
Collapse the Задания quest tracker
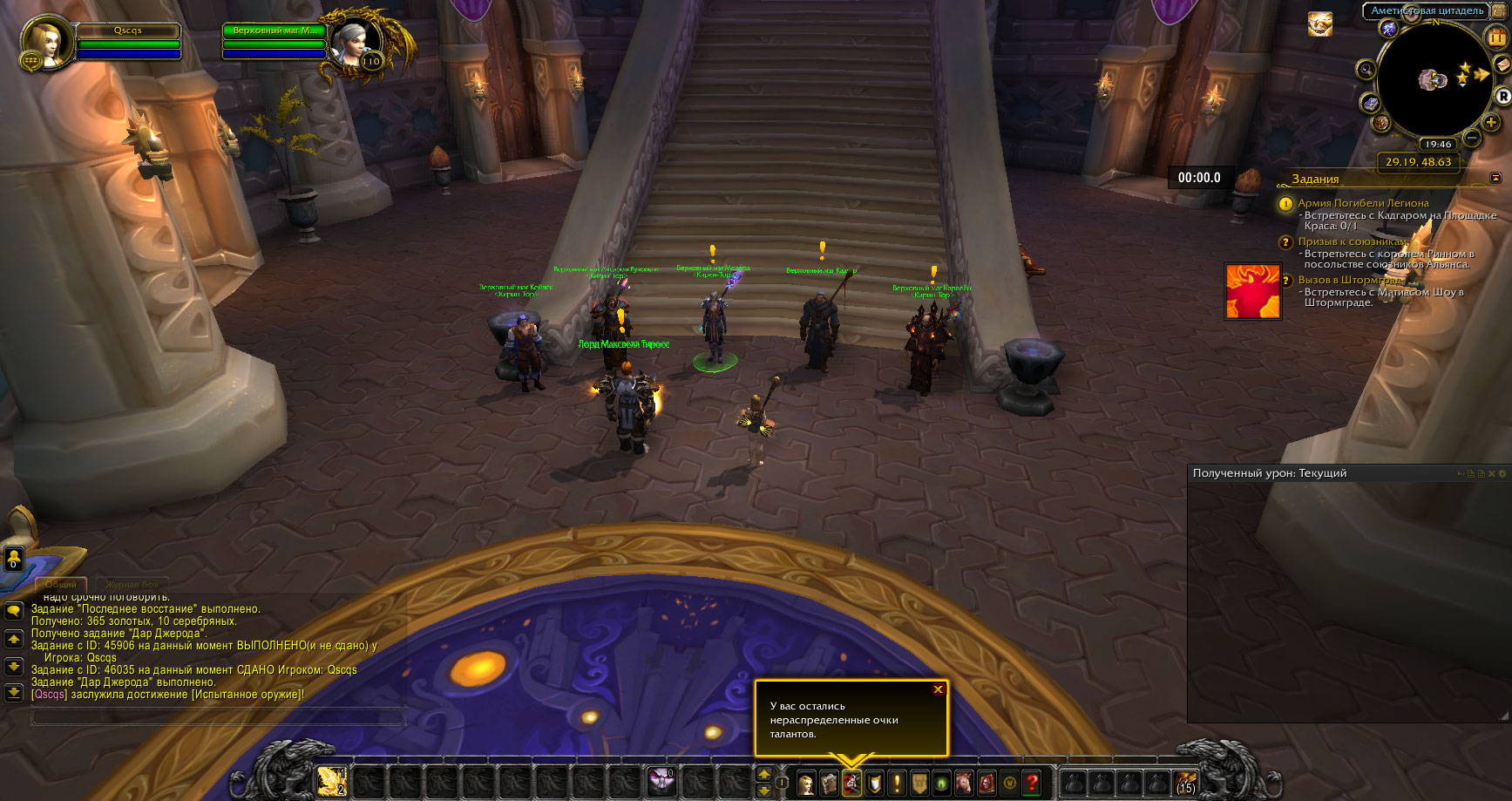point(1495,178)
